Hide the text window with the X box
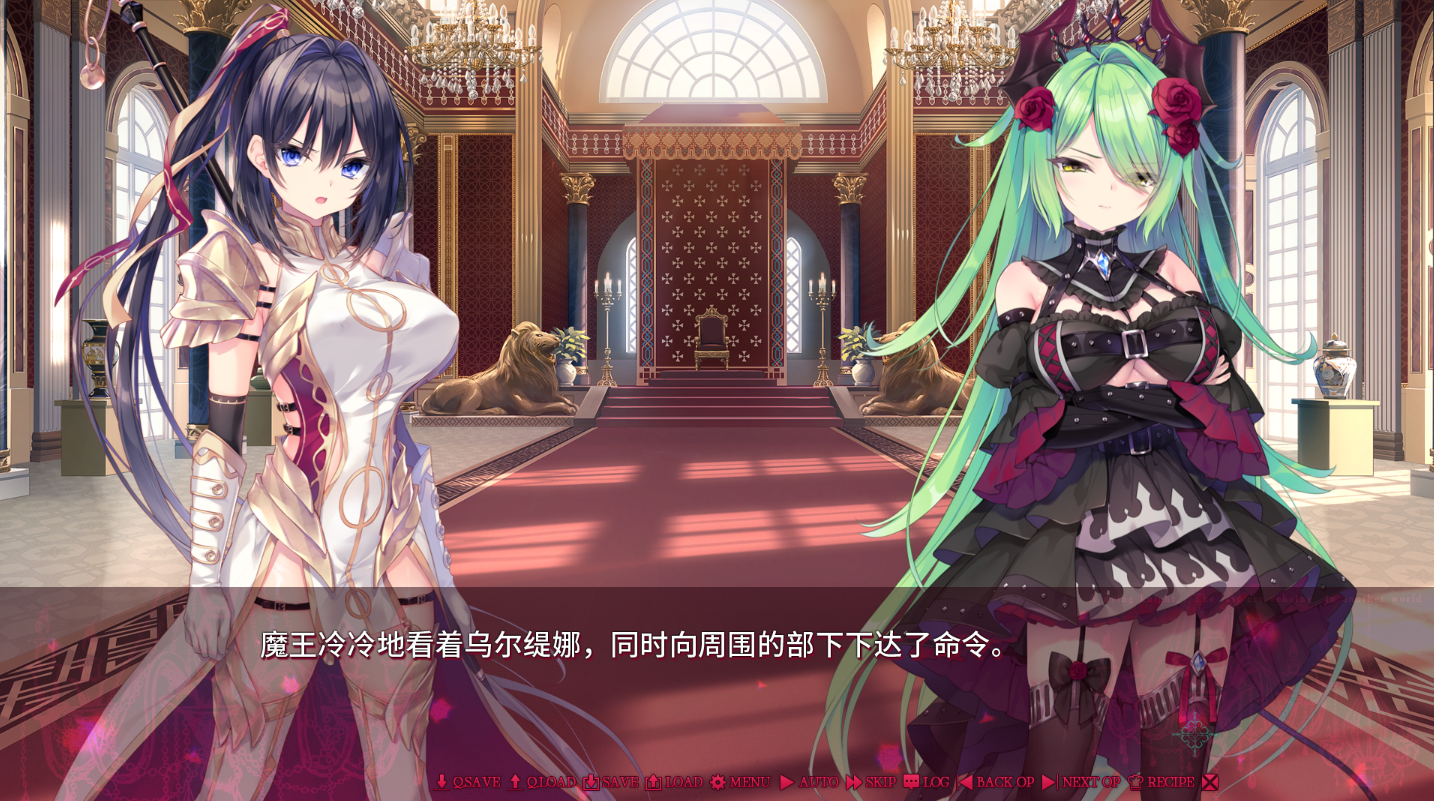The width and height of the screenshot is (1434, 801). click(1210, 782)
